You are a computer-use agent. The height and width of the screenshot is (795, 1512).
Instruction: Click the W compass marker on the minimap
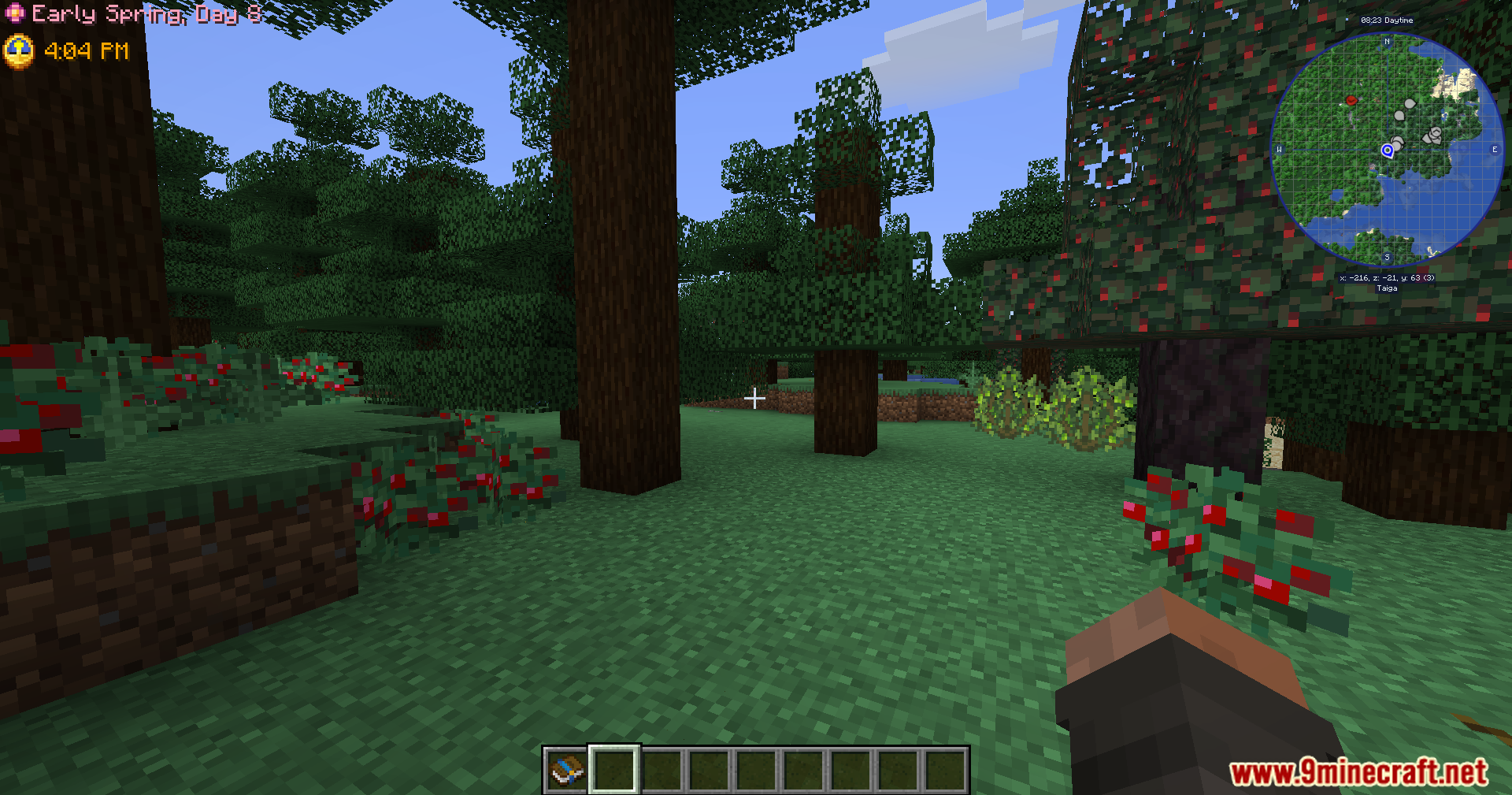point(1281,150)
